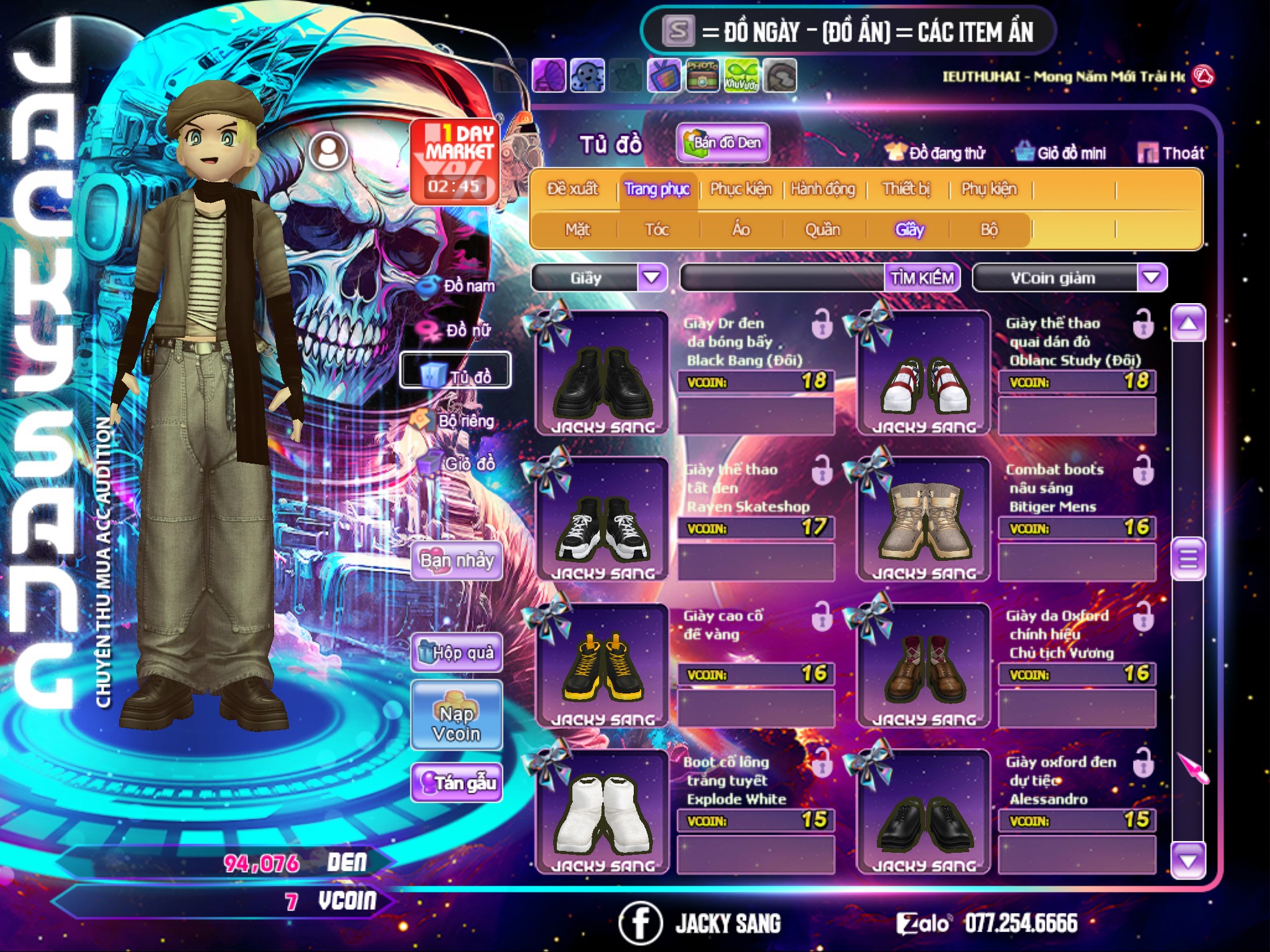Select the Combat boots nâu sáng thumbnail
Viewport: 1270px width, 952px height.
pos(923,519)
